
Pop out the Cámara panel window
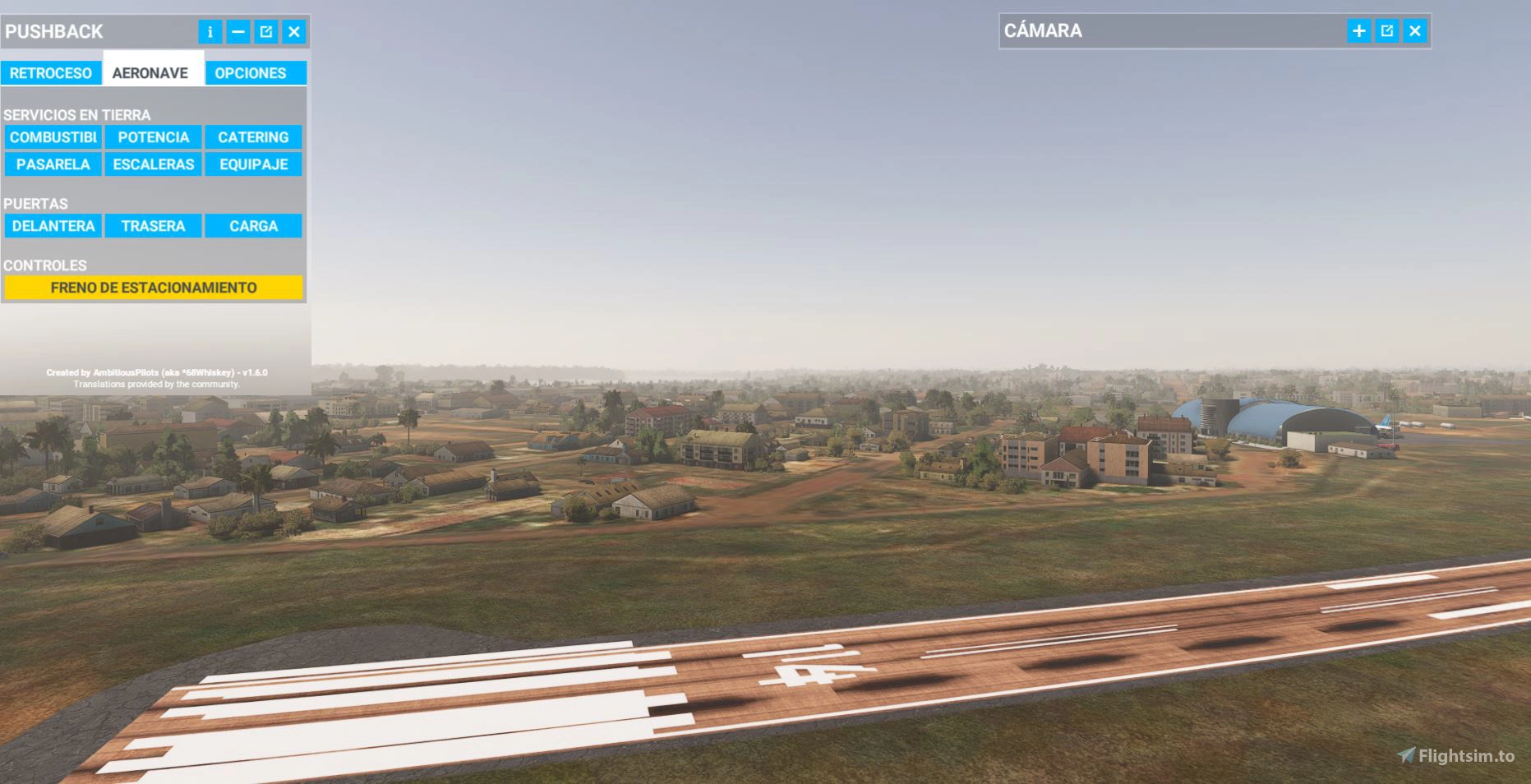1387,31
